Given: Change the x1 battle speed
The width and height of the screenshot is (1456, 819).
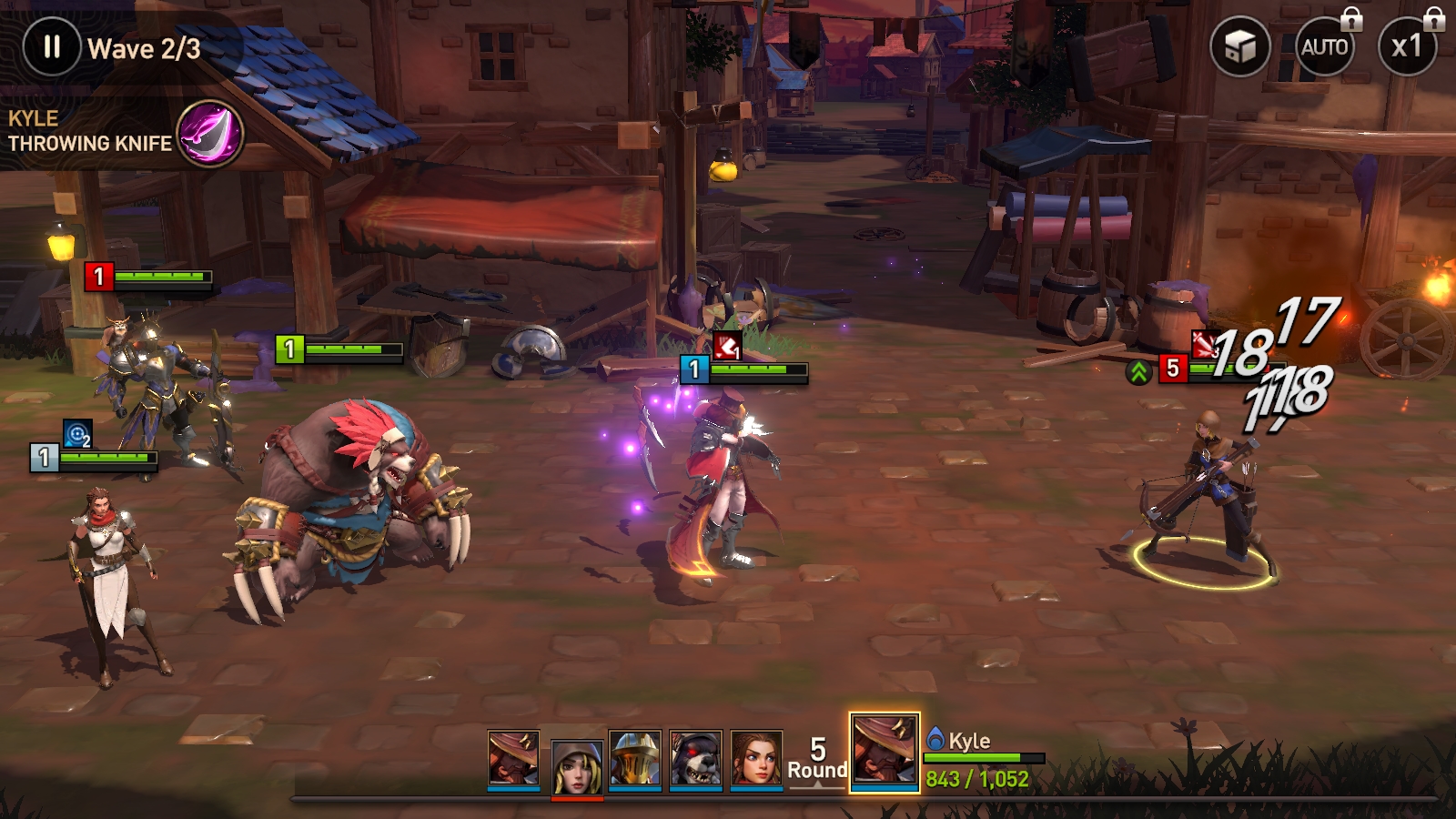Looking at the screenshot, I should pos(1406,47).
